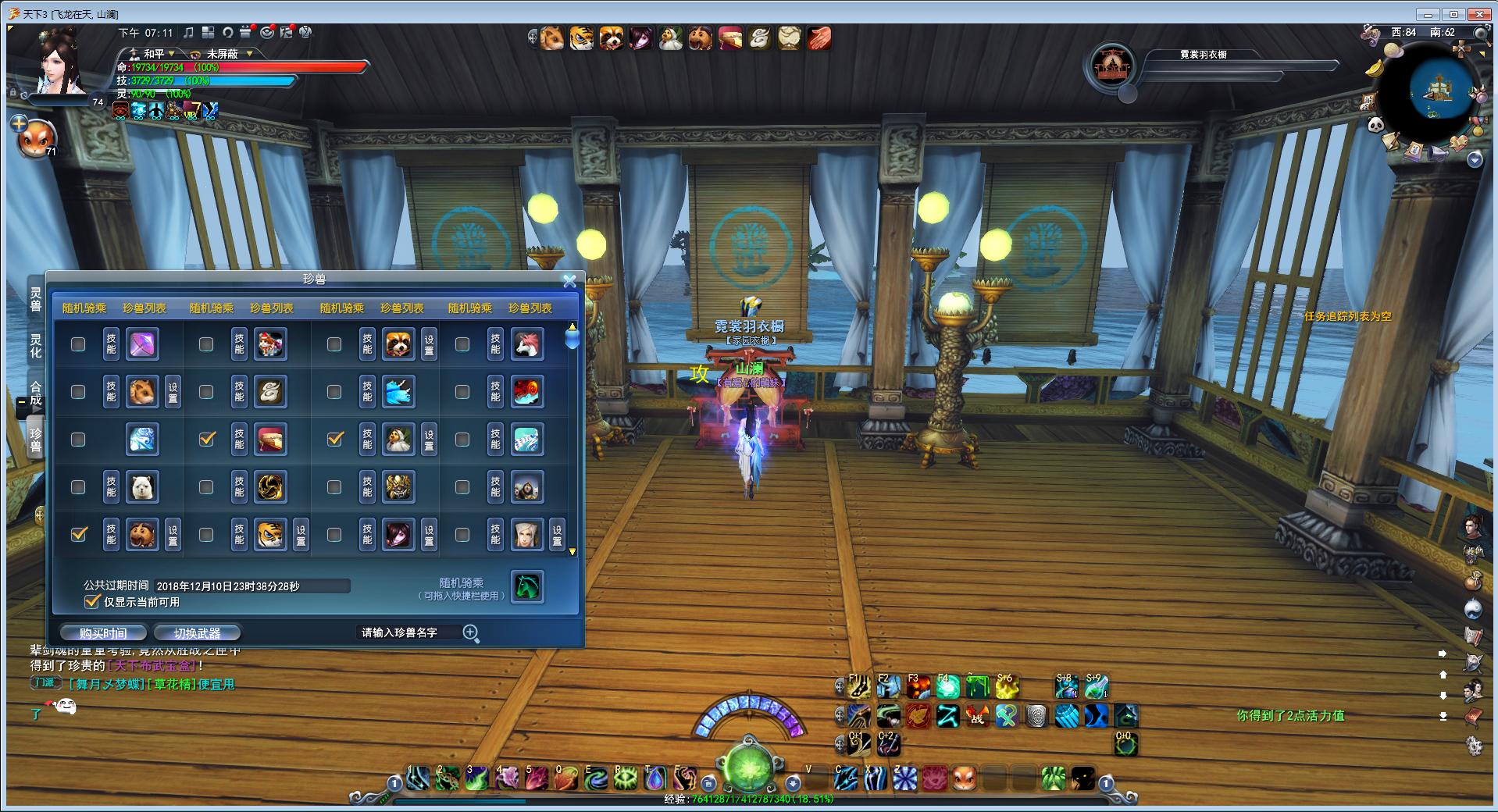Open the 灵化 side tab
The width and height of the screenshot is (1498, 812).
click(x=36, y=345)
